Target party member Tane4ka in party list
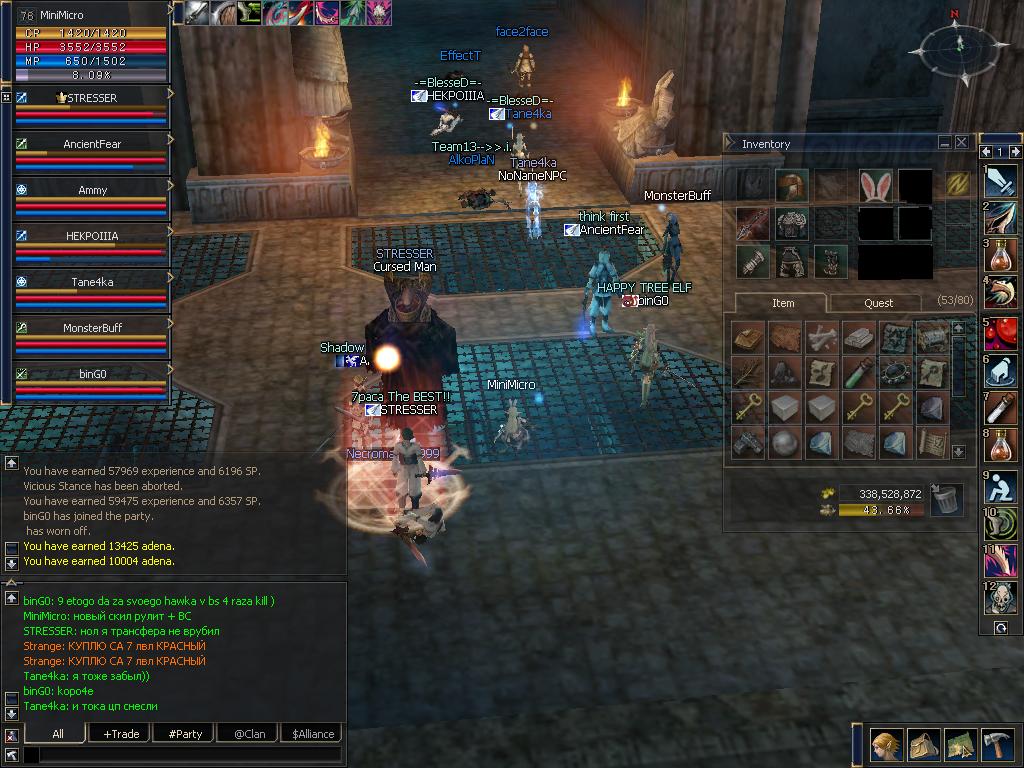The image size is (1024, 768). (92, 282)
